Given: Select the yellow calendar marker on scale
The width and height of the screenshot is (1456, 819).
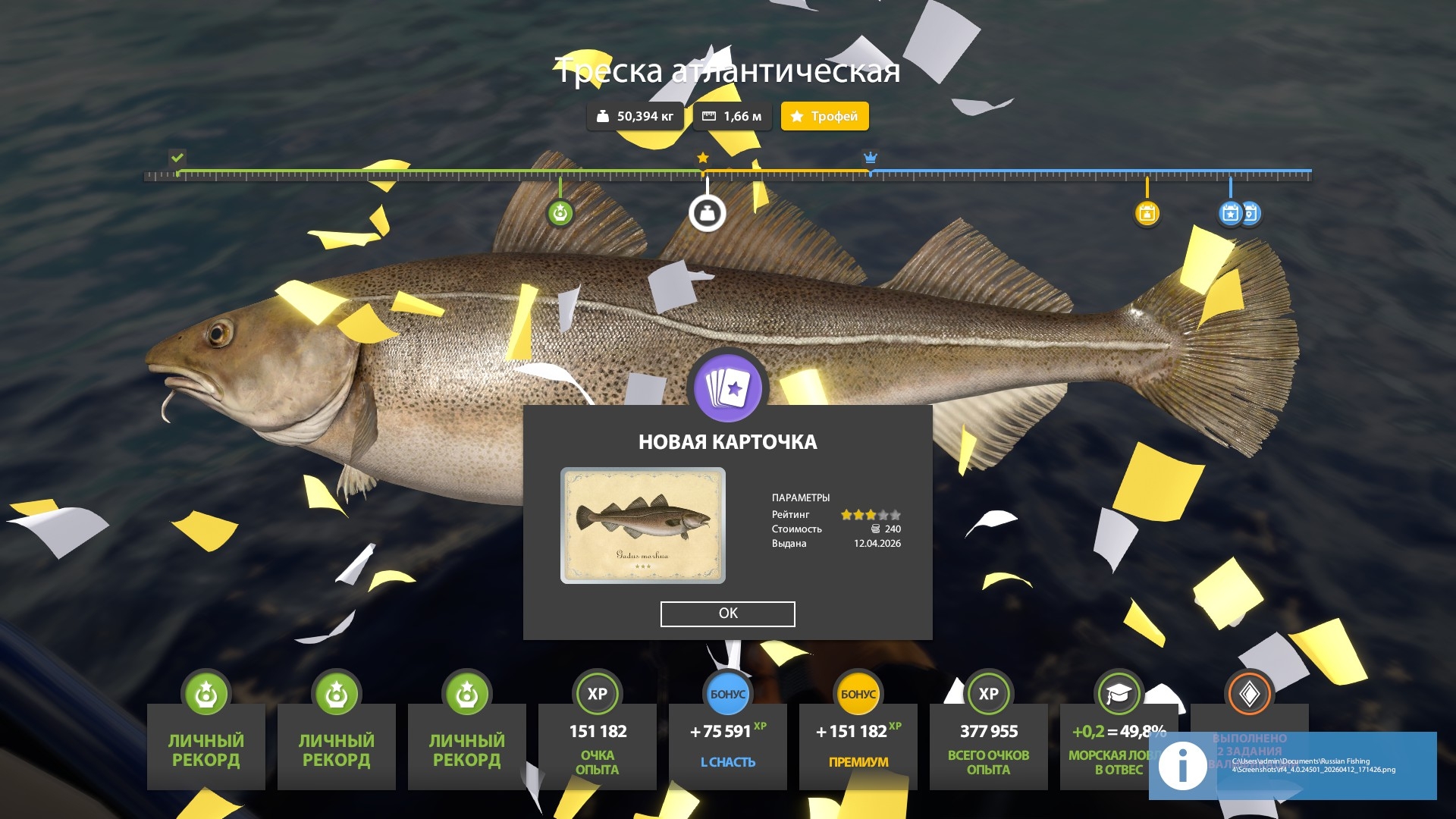Looking at the screenshot, I should [x=1147, y=214].
